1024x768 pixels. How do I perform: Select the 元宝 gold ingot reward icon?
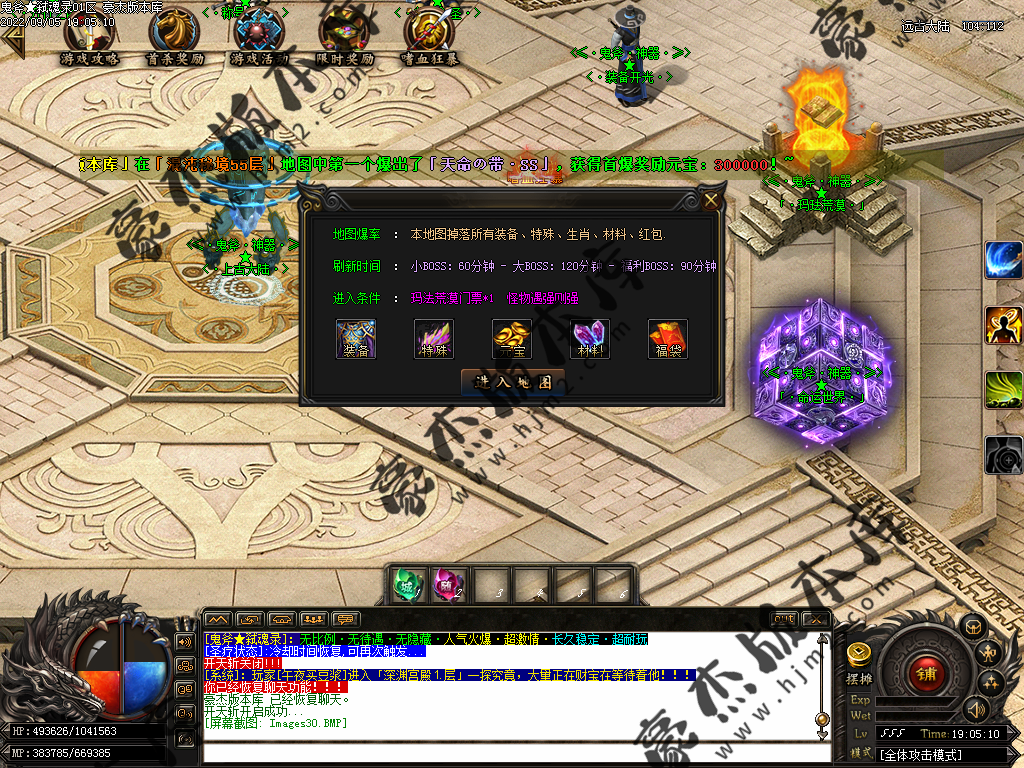click(x=512, y=339)
